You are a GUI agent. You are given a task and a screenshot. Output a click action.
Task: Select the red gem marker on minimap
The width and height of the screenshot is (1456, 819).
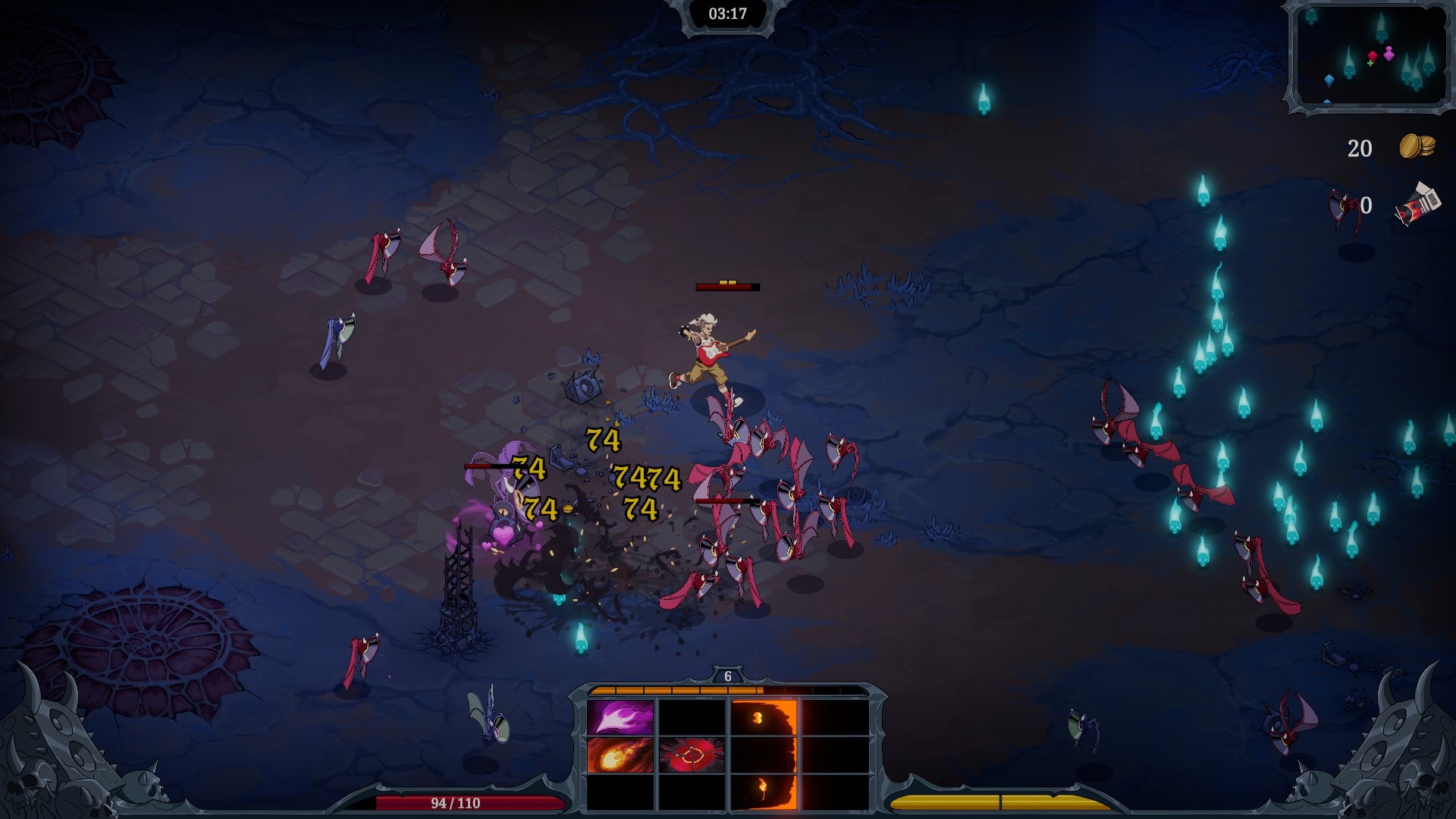1372,56
